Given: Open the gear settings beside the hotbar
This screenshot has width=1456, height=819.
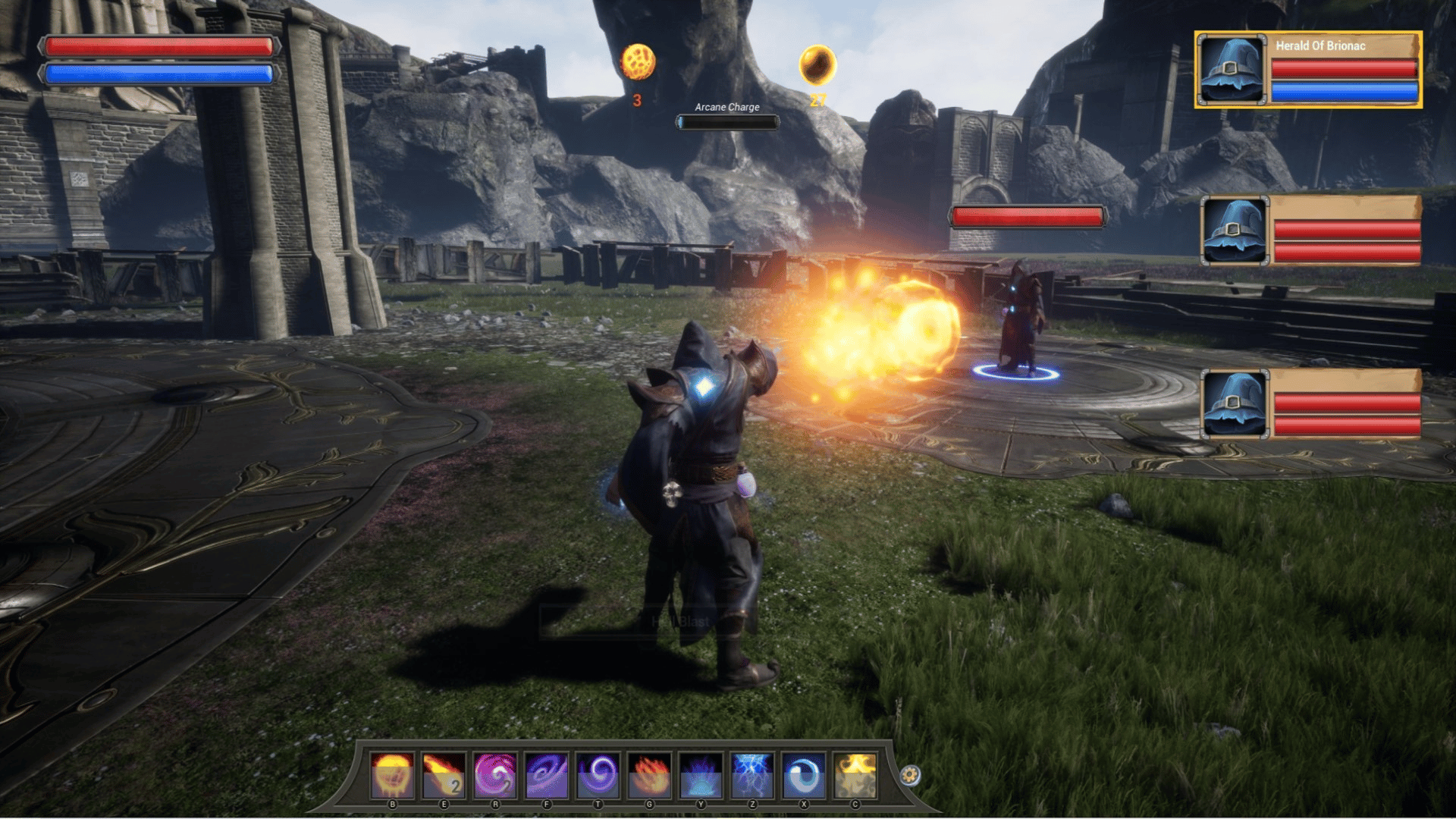Looking at the screenshot, I should point(911,775).
